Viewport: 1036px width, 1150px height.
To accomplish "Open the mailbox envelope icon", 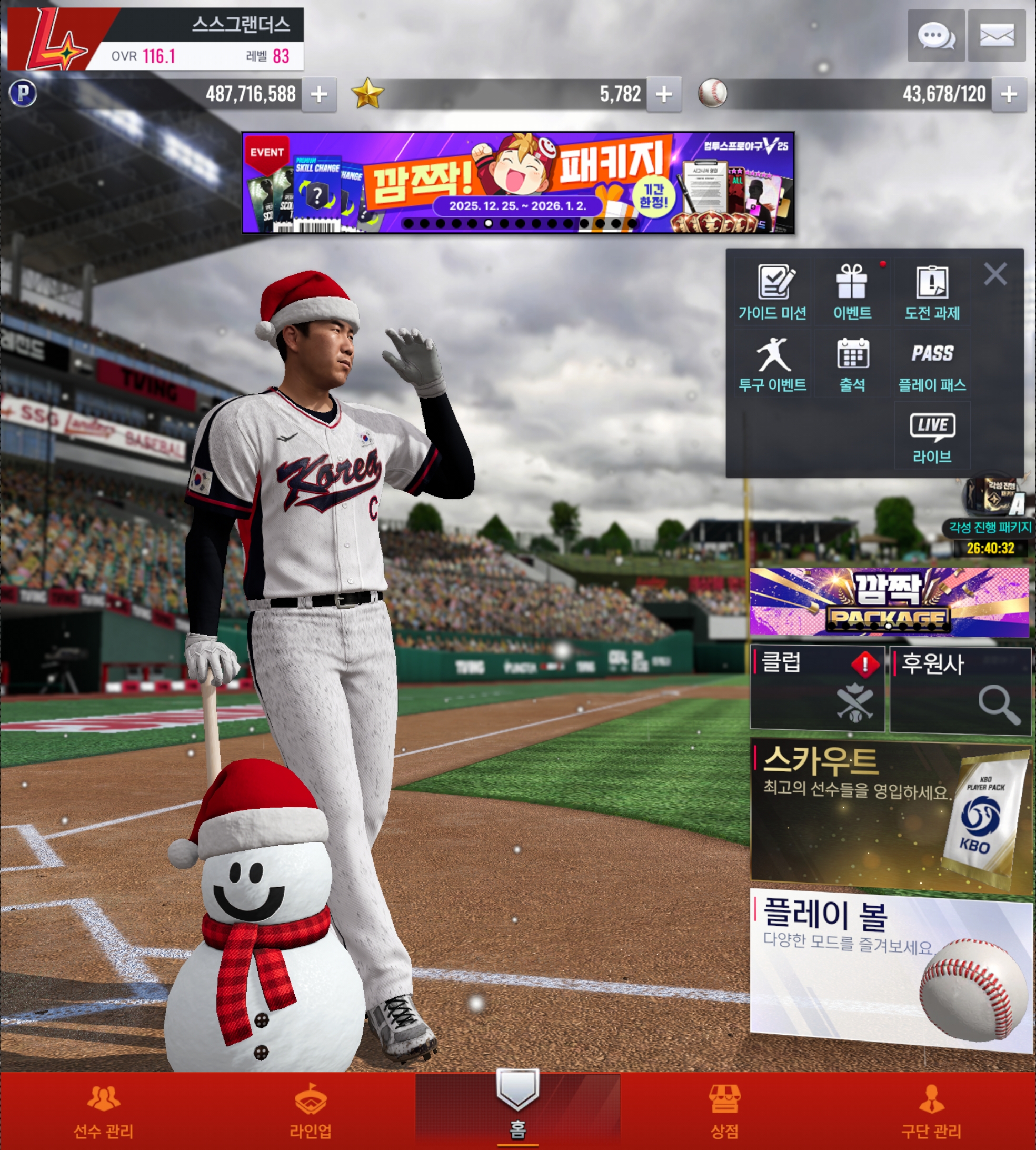I will click(x=996, y=36).
